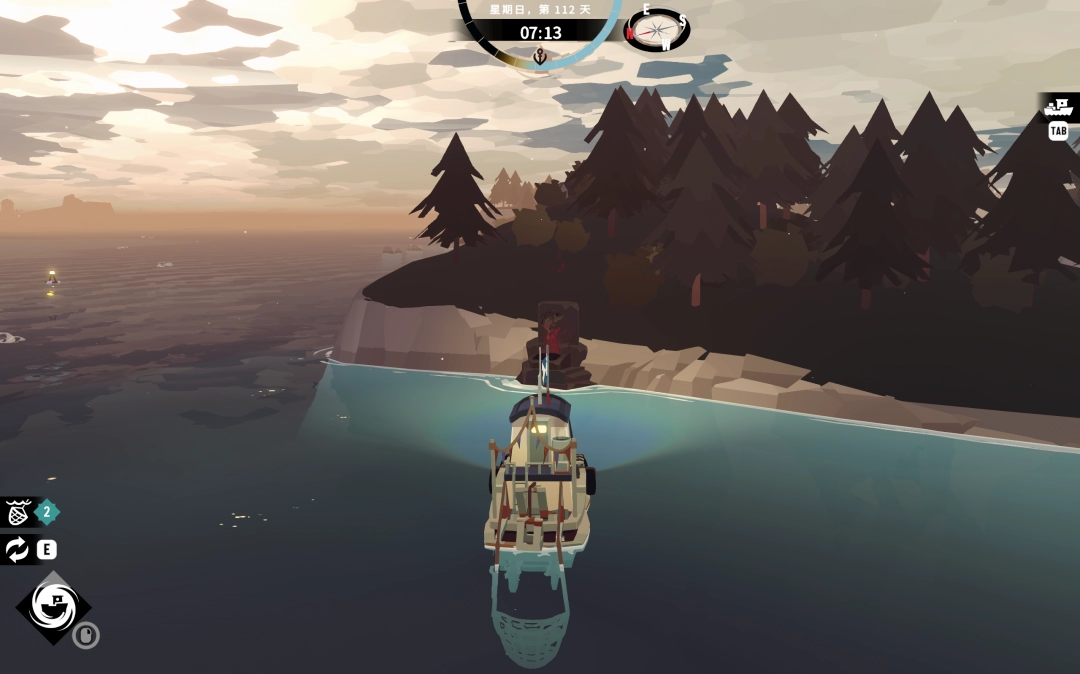
Task: Select the trawl net ability icon
Action: click(x=17, y=513)
